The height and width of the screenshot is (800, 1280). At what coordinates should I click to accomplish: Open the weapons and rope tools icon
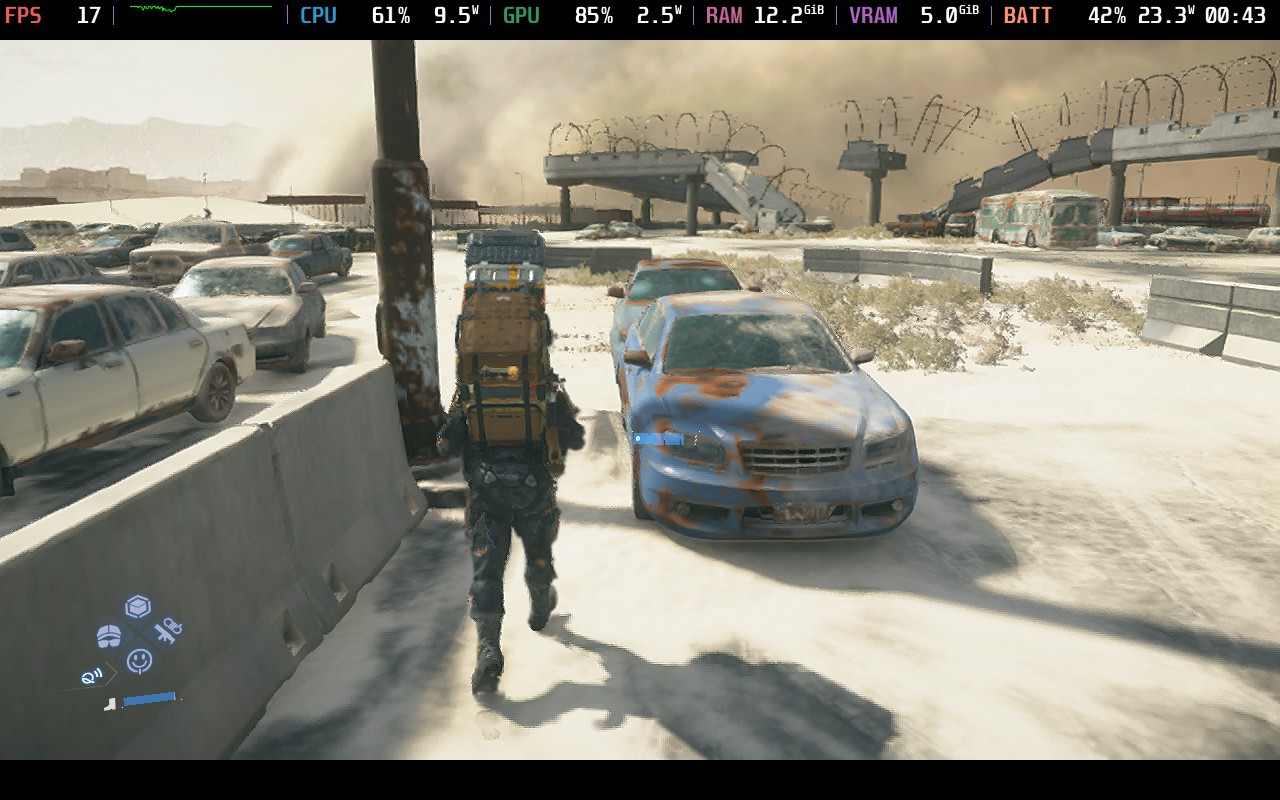click(x=167, y=631)
